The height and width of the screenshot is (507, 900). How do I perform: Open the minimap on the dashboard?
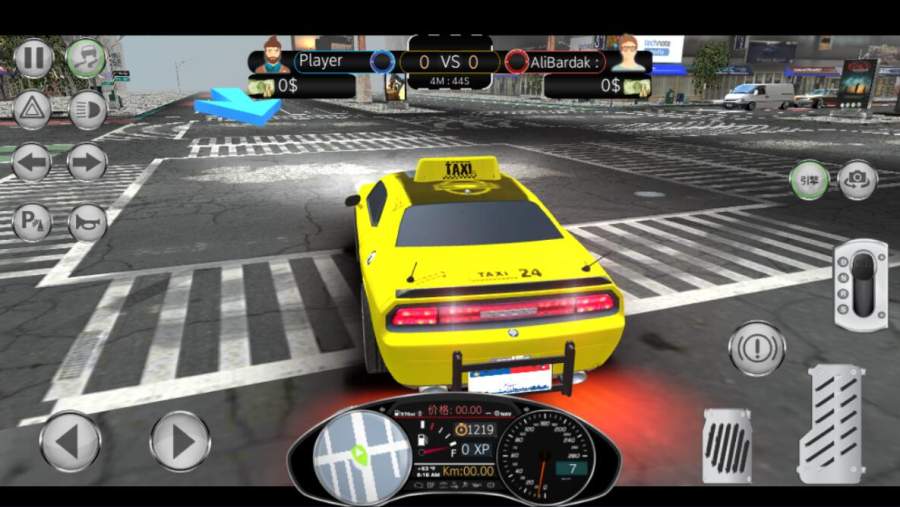click(x=348, y=456)
